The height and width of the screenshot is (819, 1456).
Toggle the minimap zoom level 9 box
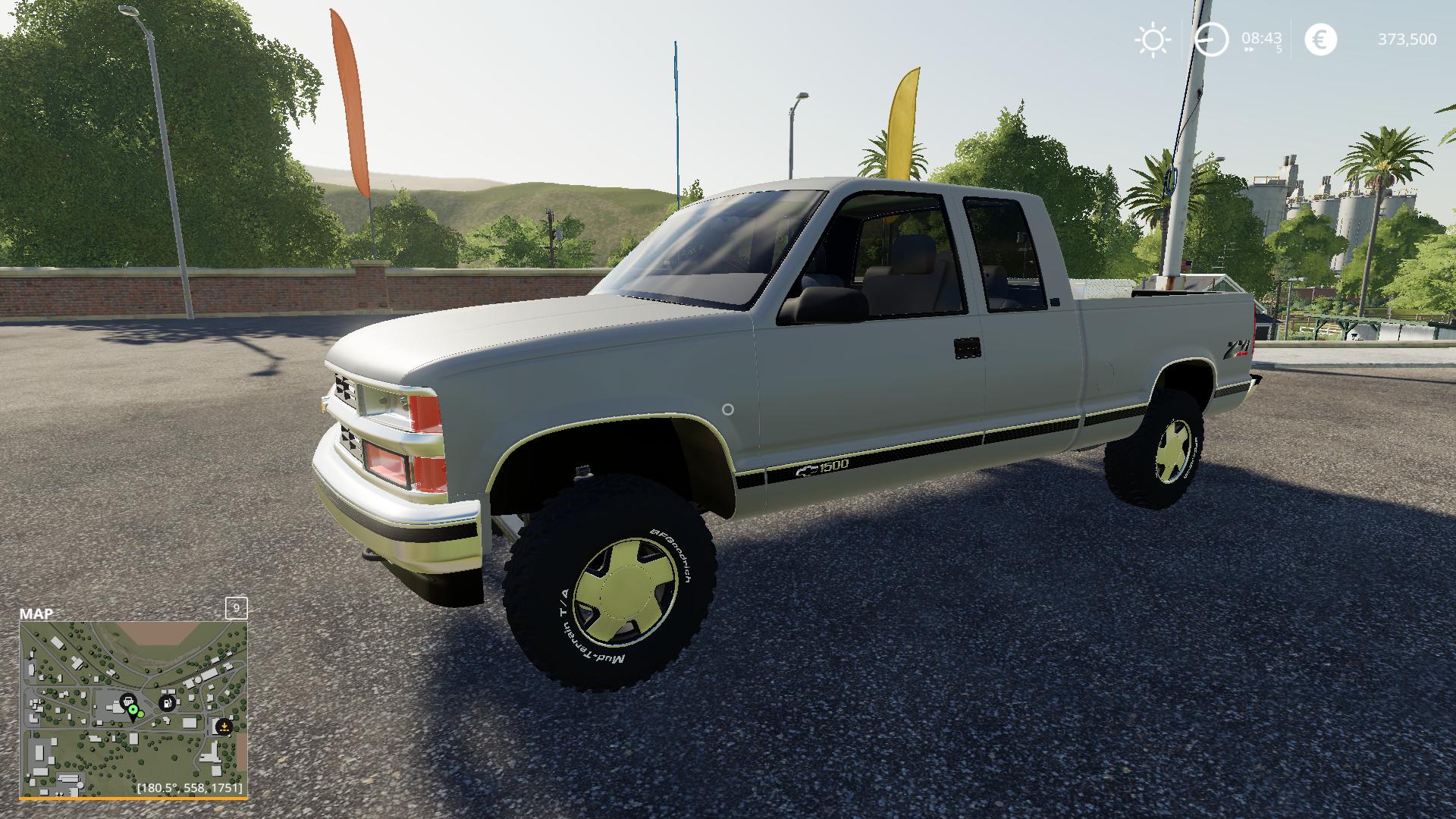(x=236, y=608)
